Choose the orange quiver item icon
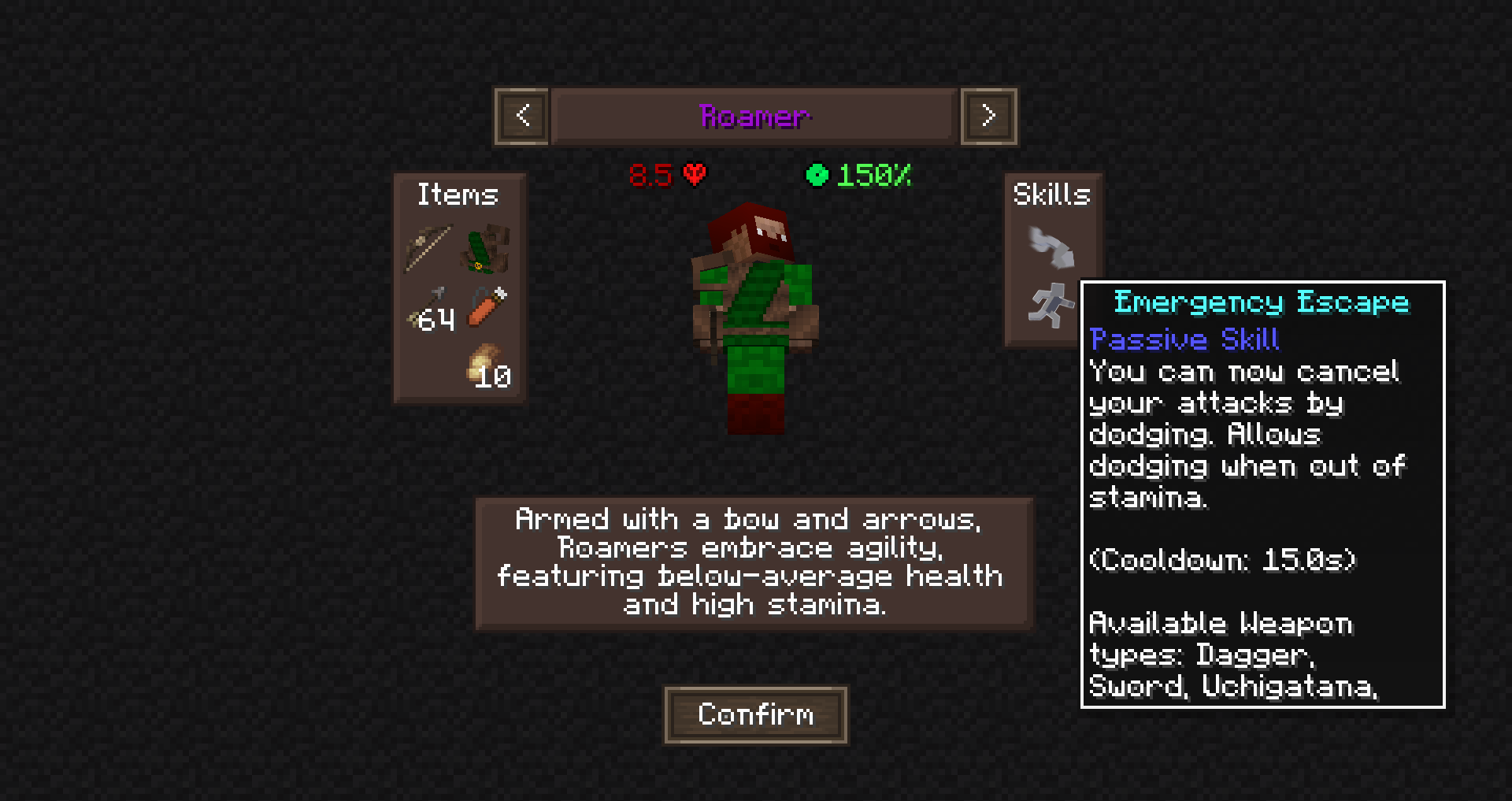The height and width of the screenshot is (801, 1512). click(487, 306)
